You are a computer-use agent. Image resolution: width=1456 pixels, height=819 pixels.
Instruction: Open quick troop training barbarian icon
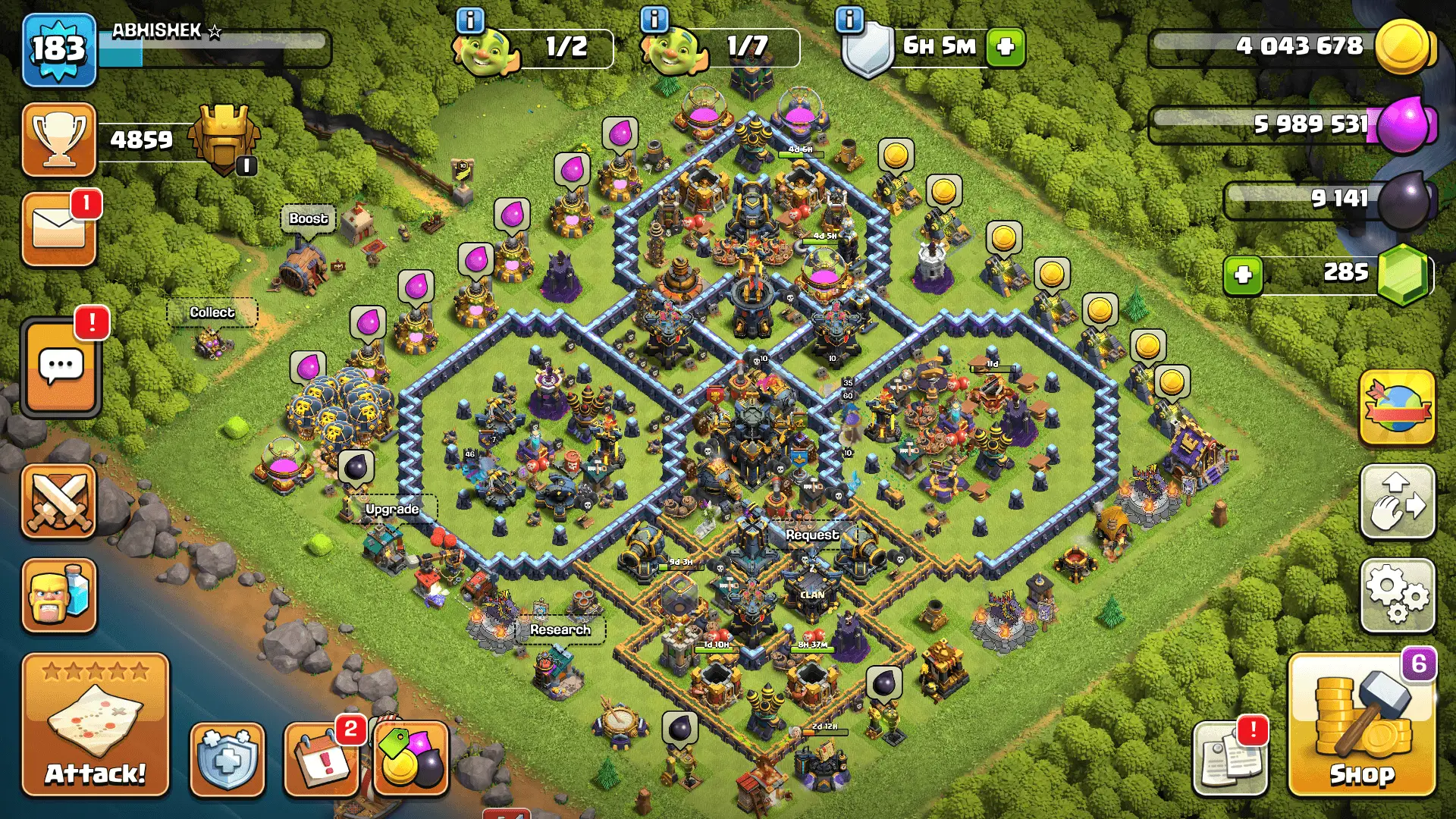pyautogui.click(x=59, y=595)
